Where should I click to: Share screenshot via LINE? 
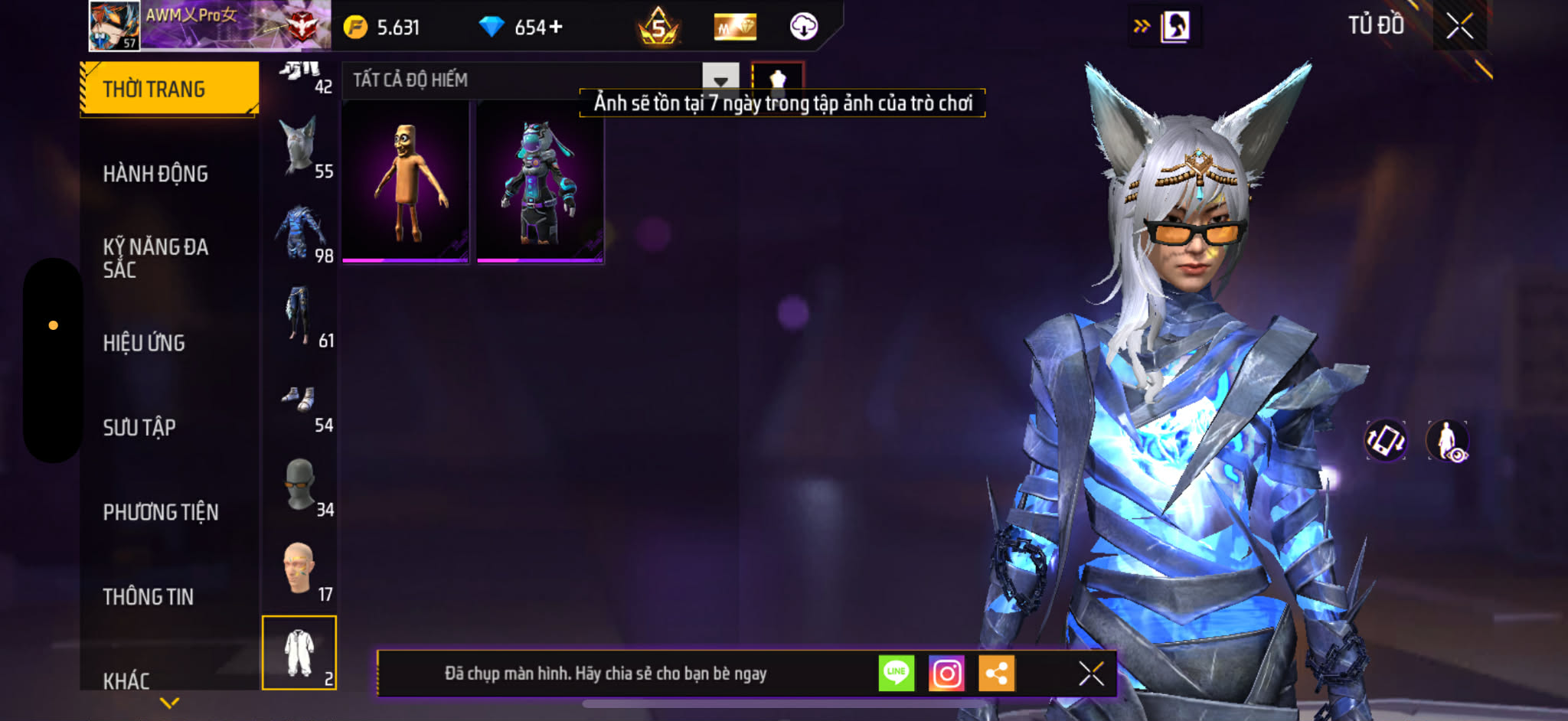pyautogui.click(x=897, y=674)
